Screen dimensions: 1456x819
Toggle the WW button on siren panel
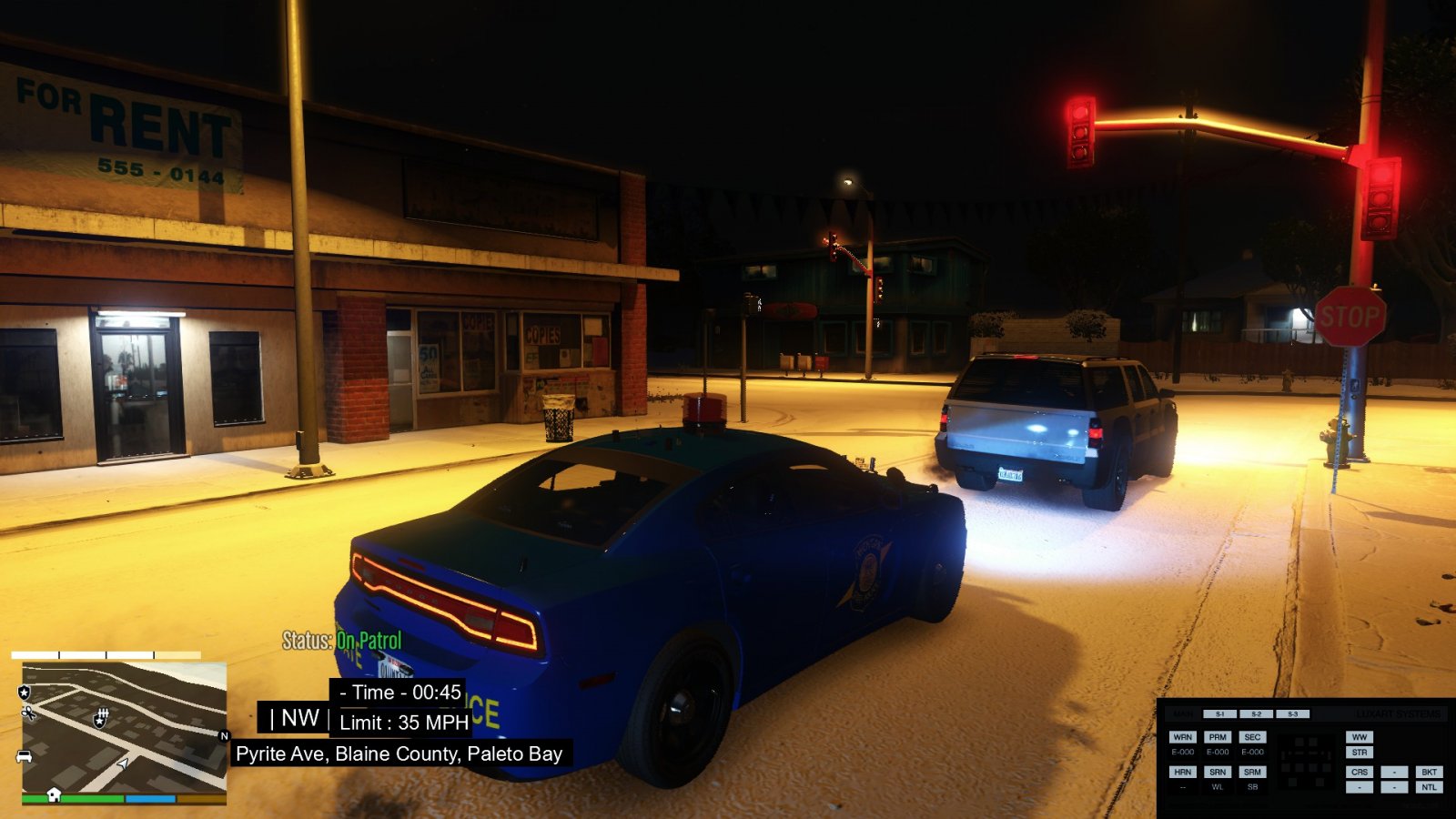pos(1360,737)
